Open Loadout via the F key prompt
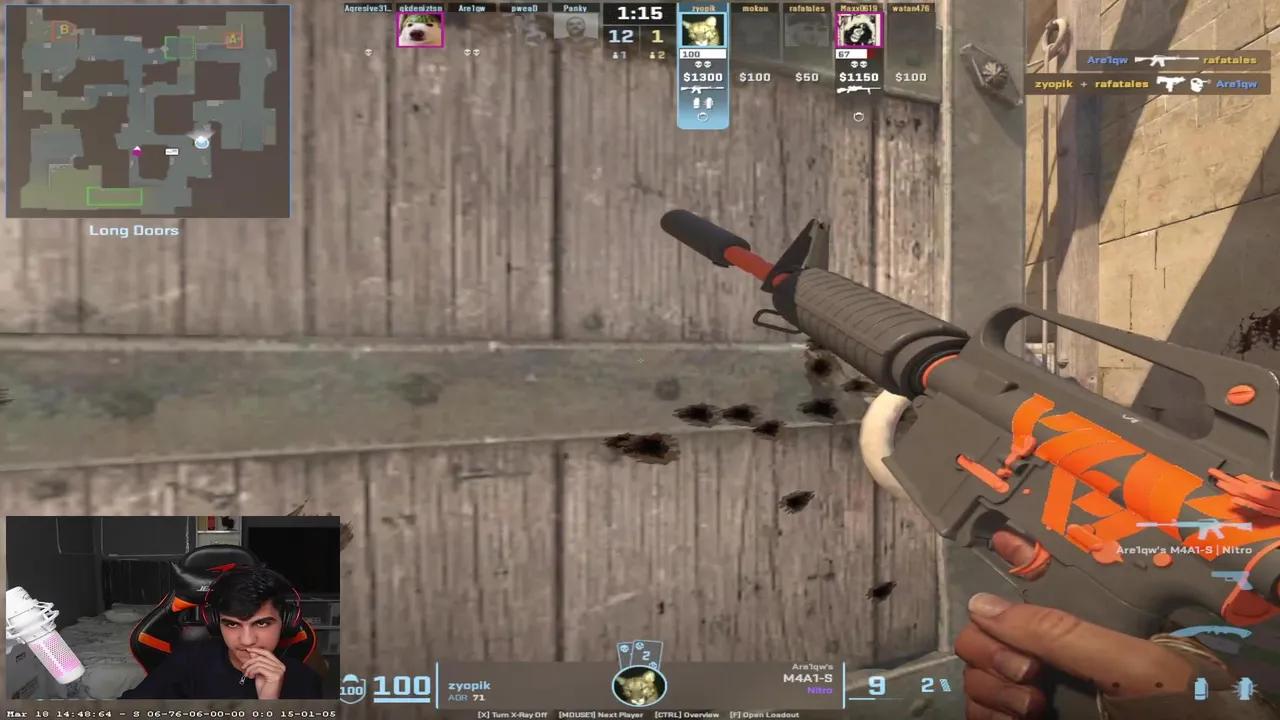Screen dimensions: 1280x720 (765, 714)
